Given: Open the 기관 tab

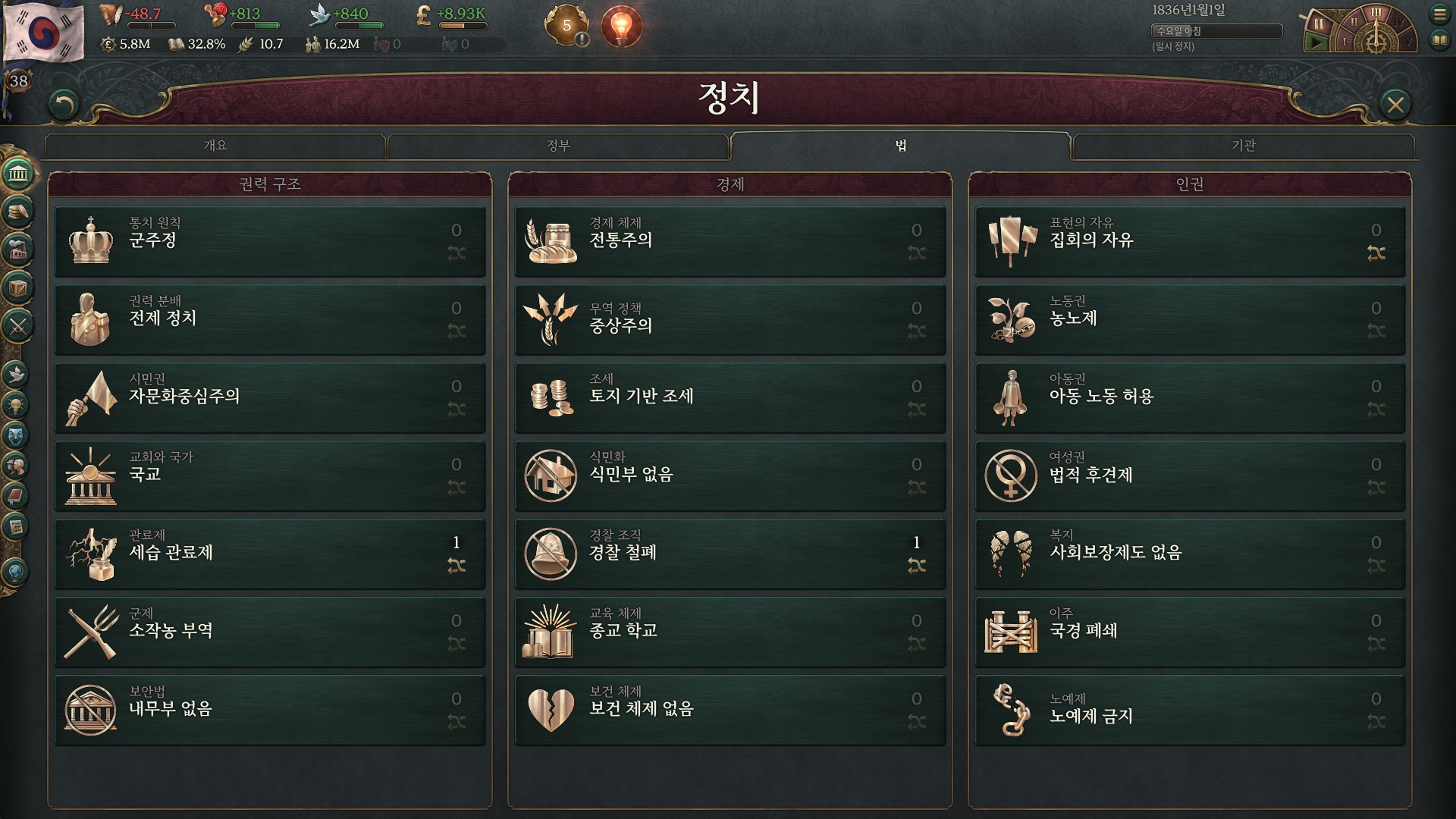Looking at the screenshot, I should click(x=1244, y=146).
